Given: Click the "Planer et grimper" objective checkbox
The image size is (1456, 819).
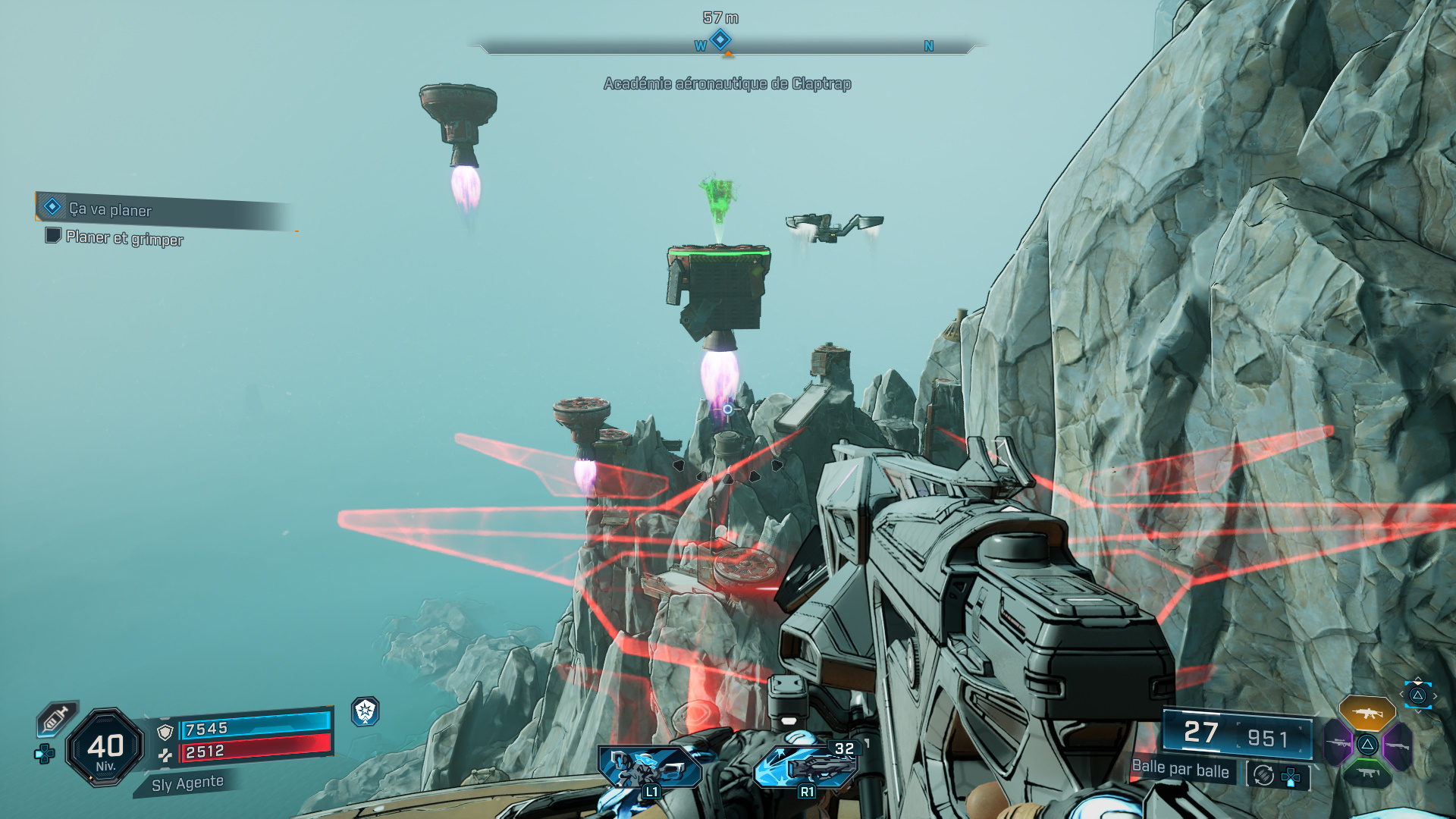Looking at the screenshot, I should pyautogui.click(x=53, y=236).
